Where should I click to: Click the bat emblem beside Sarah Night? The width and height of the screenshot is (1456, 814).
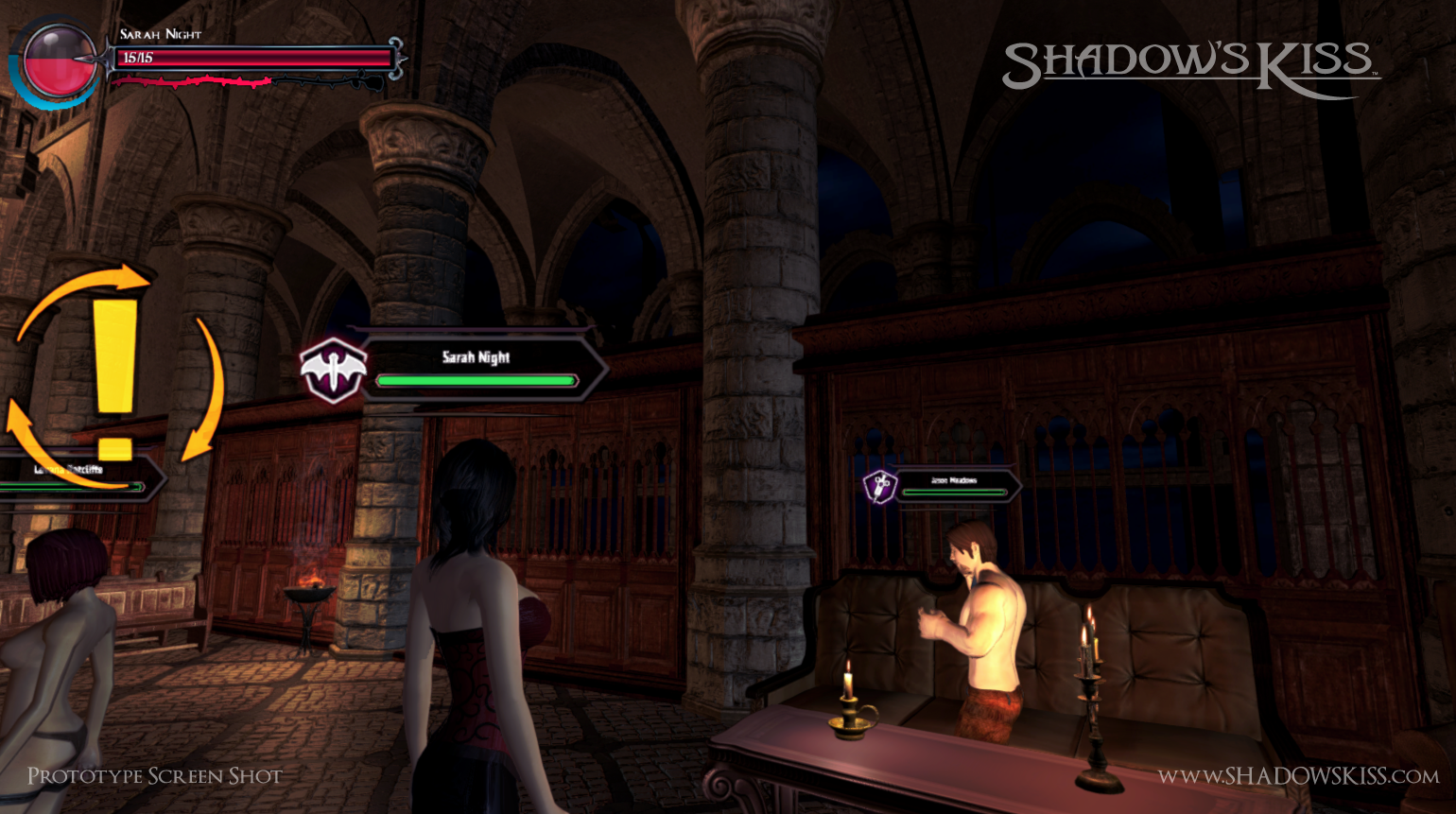[x=333, y=371]
